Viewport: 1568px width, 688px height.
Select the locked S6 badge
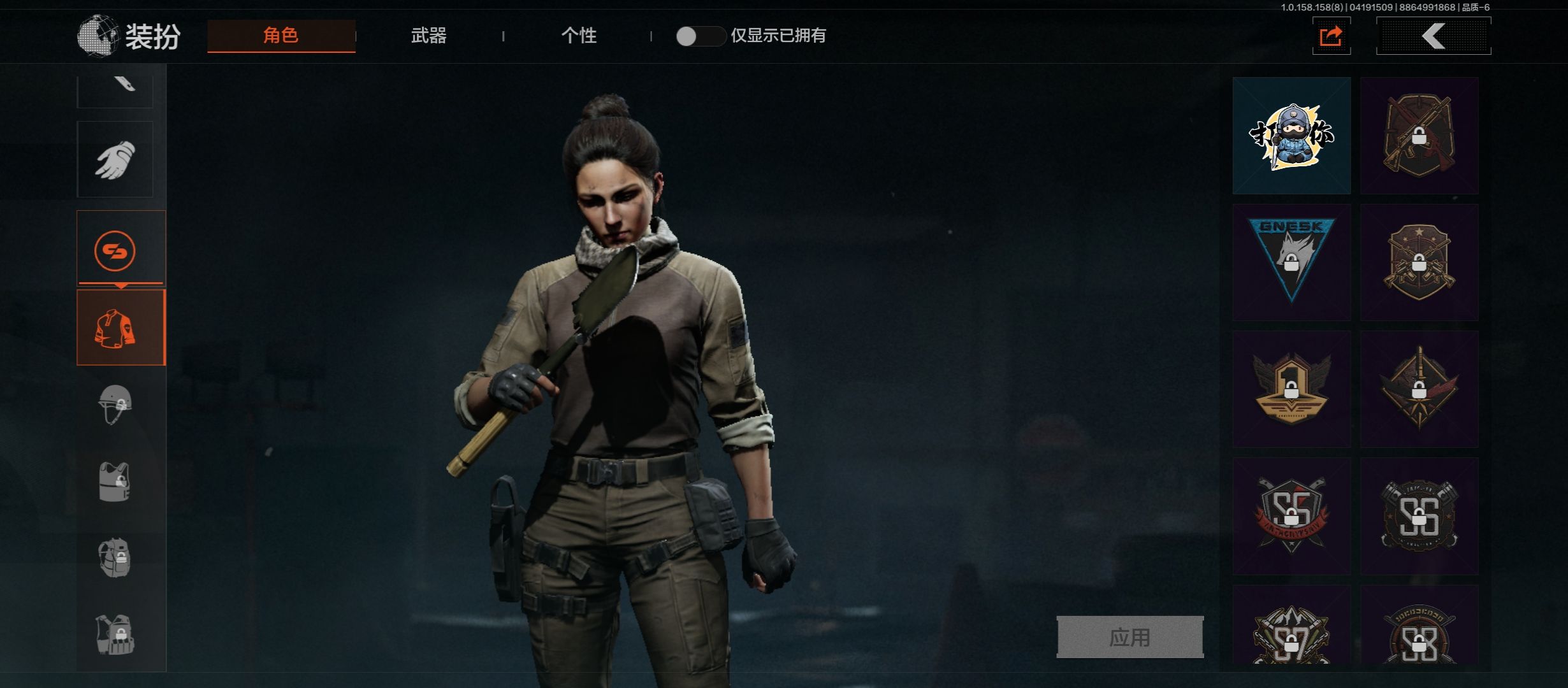click(1419, 516)
